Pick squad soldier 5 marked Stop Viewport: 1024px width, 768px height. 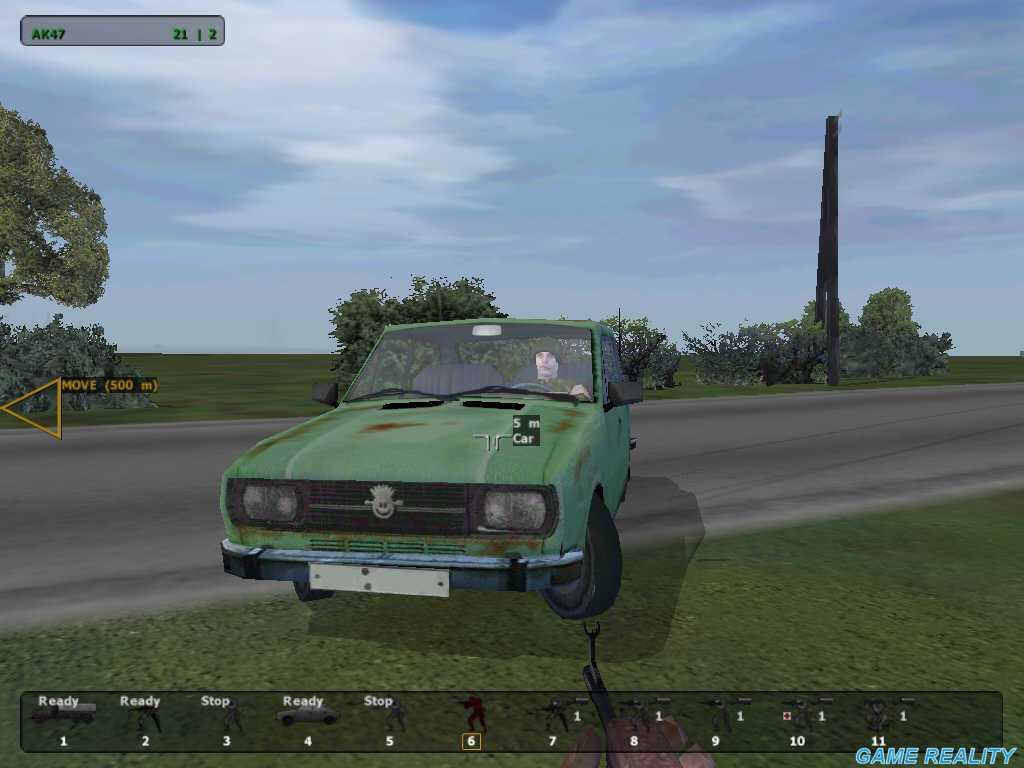coord(394,716)
